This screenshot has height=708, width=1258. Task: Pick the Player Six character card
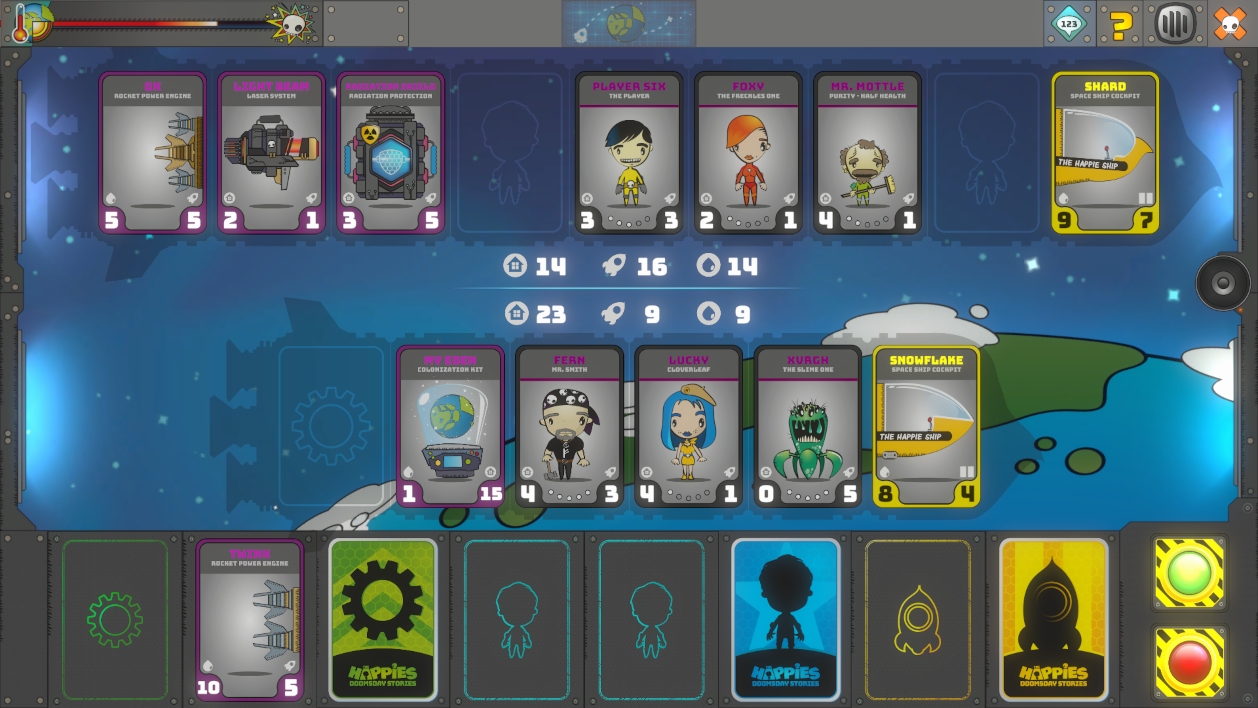[x=629, y=153]
